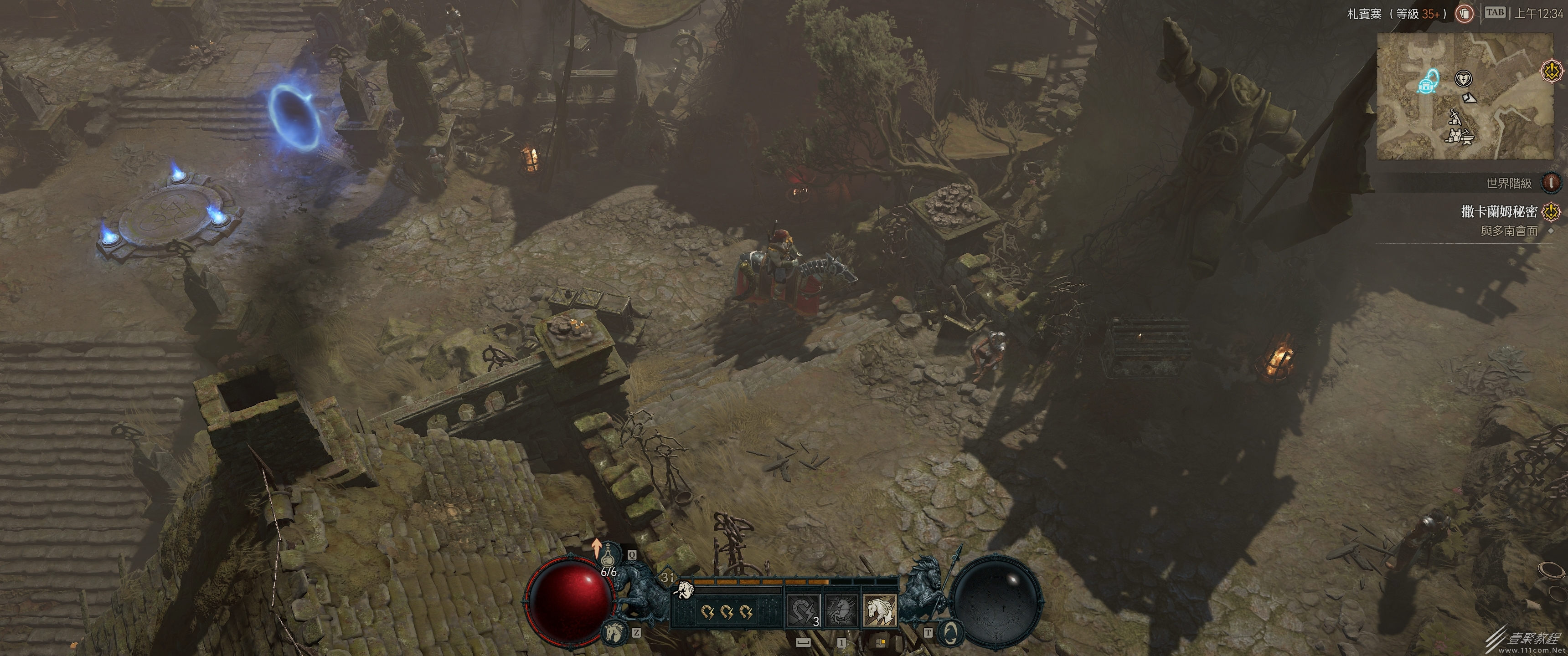Open the cards icon beside zone name
This screenshot has height=656, width=1568.
tap(1465, 13)
